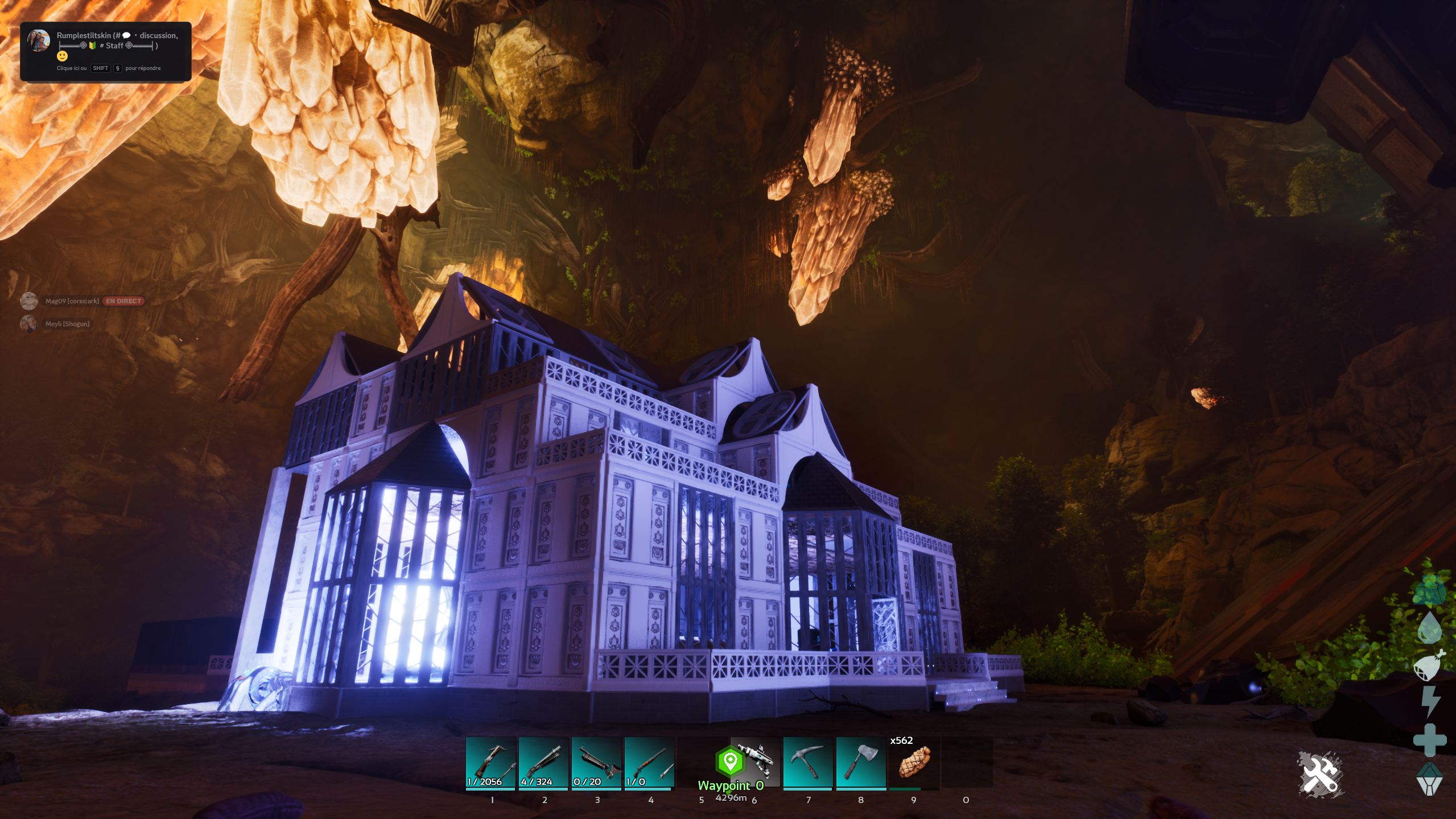Select the longneck rifle in slot 4
1456x819 pixels.
click(649, 763)
